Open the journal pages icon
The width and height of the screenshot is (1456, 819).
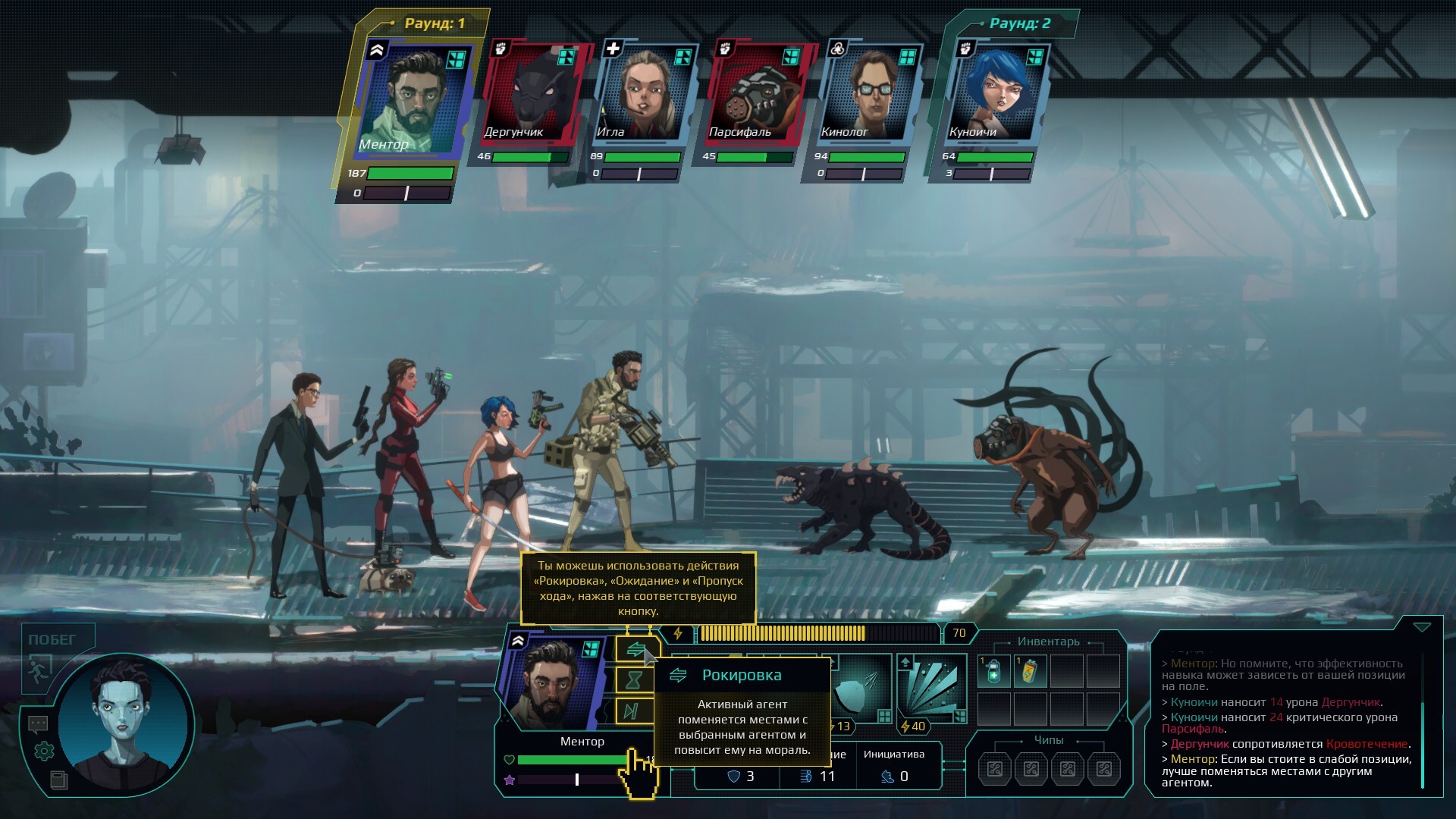[x=58, y=780]
